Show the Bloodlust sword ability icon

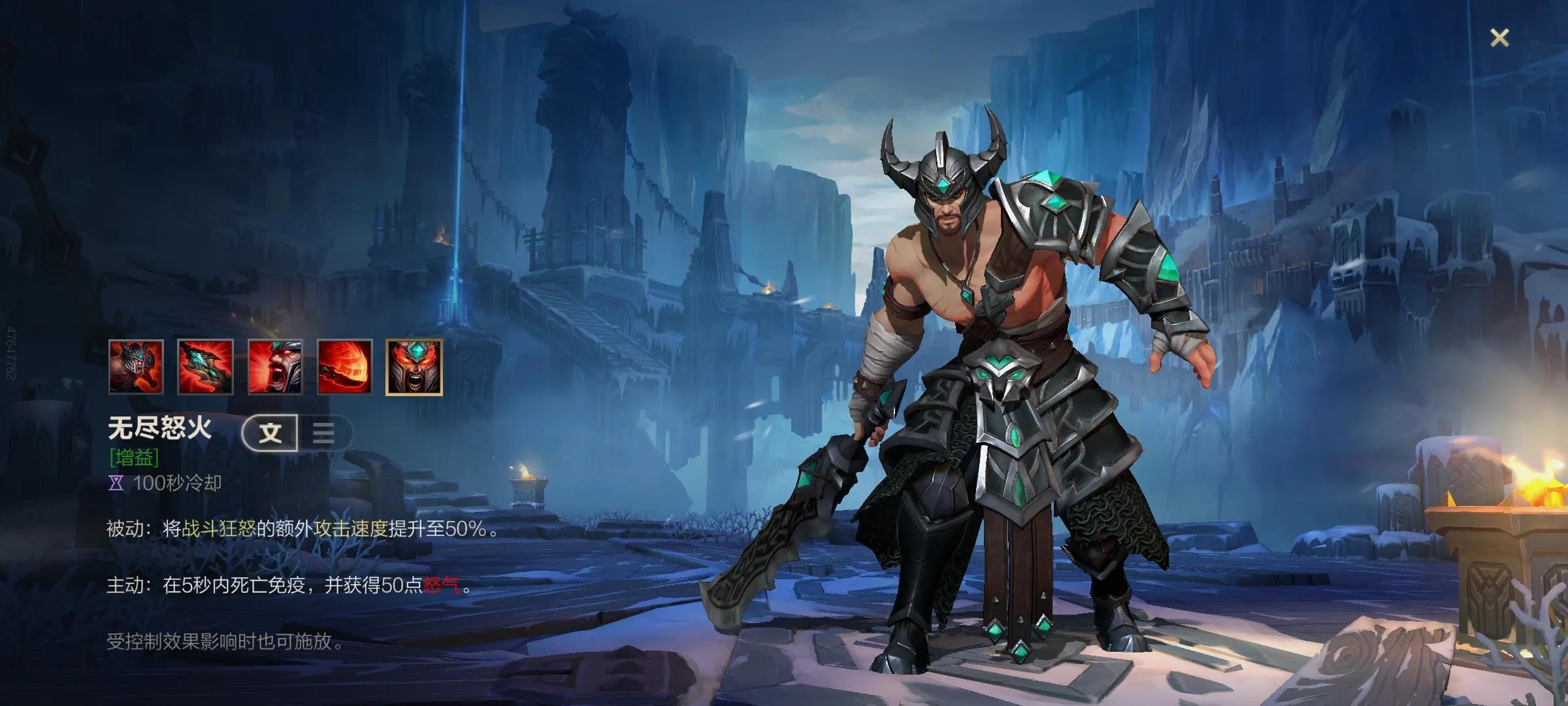205,367
